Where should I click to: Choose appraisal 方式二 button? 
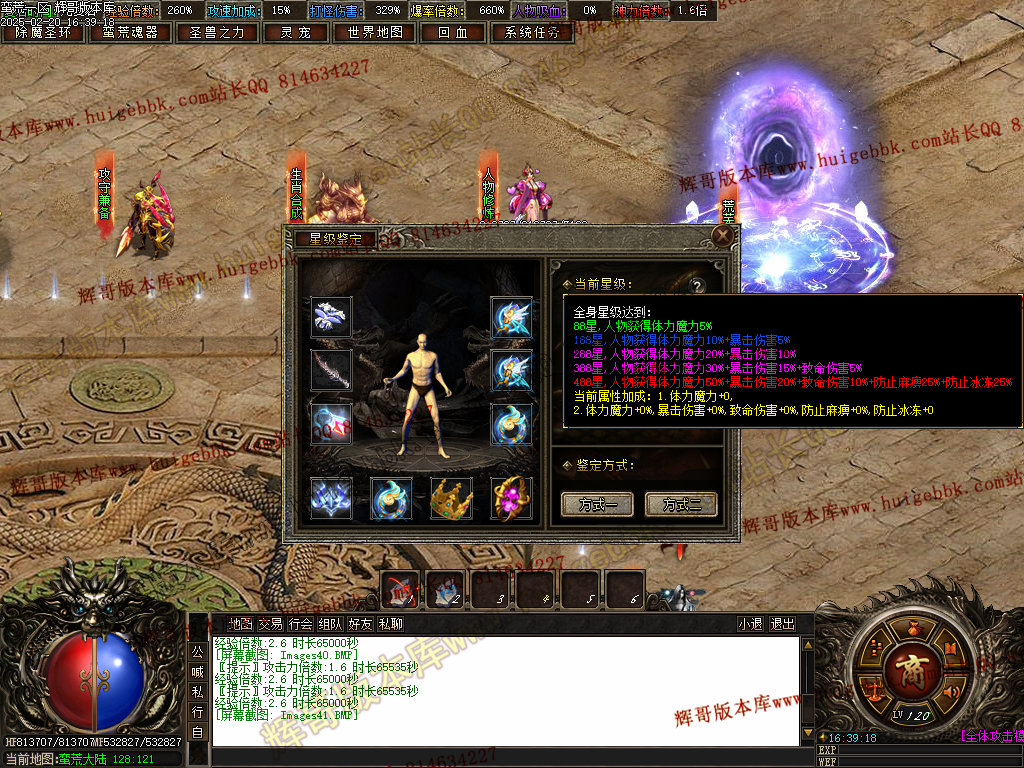pyautogui.click(x=682, y=504)
